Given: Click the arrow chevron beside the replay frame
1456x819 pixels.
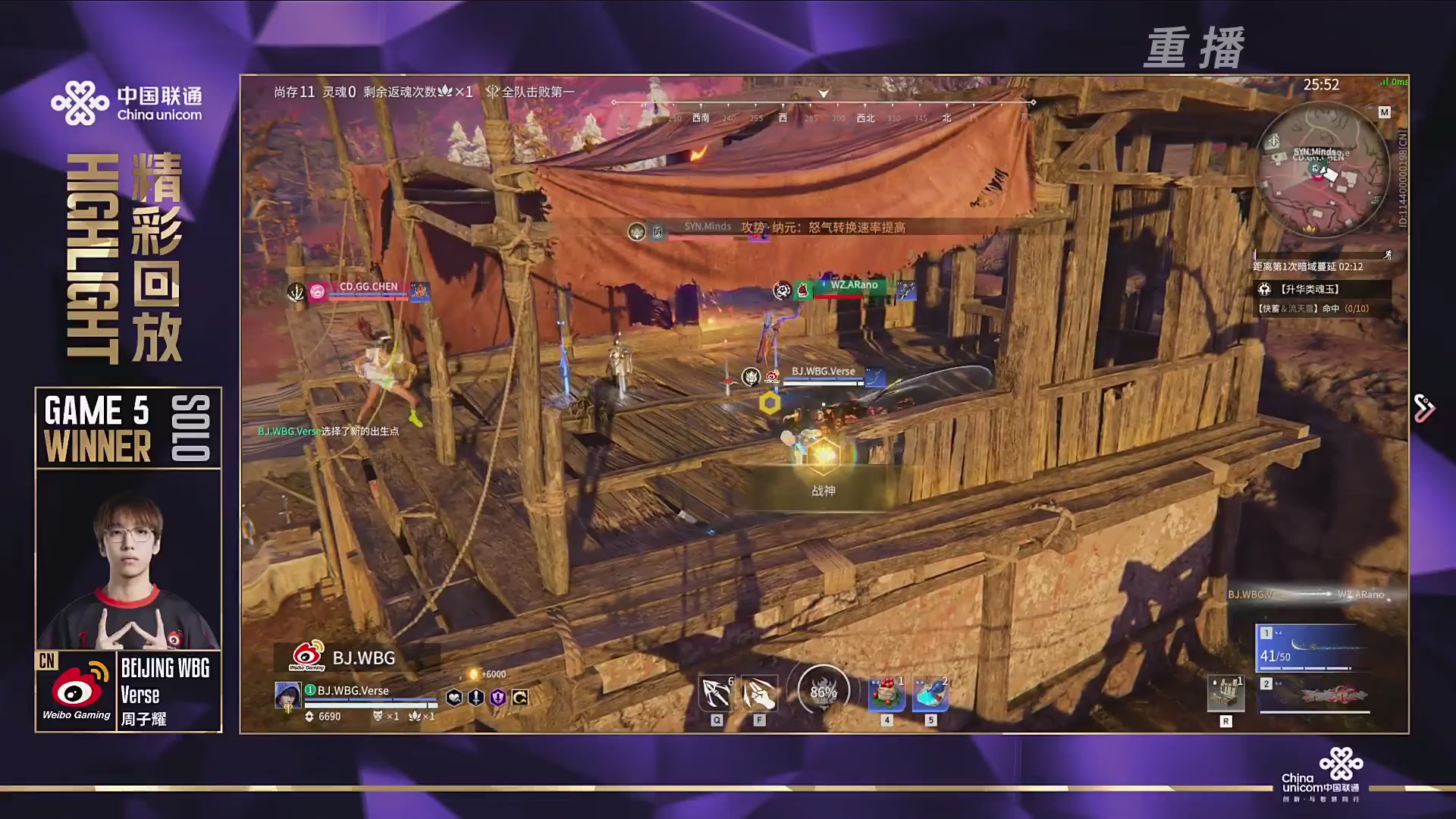Looking at the screenshot, I should point(1423,408).
